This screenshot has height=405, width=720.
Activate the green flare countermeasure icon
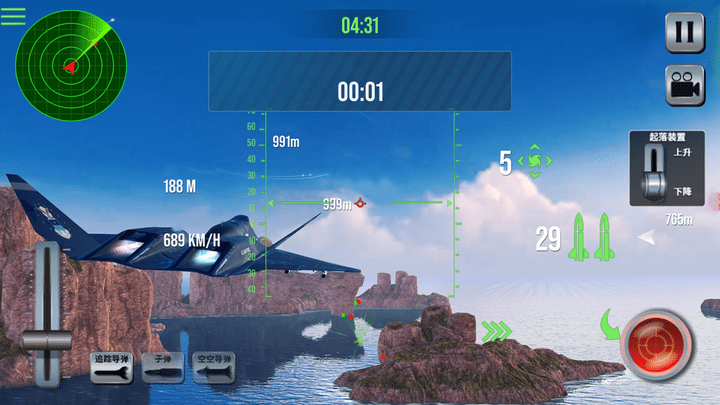[x=535, y=161]
